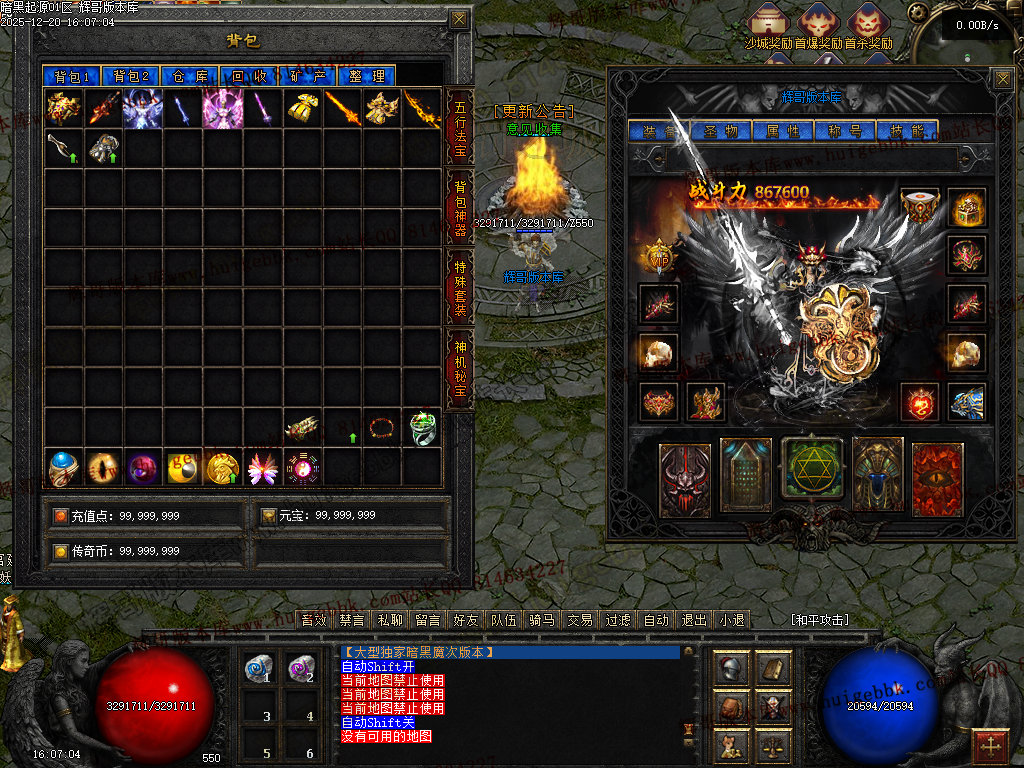Click the 整理 sort button
This screenshot has height=768, width=1024.
click(367, 76)
